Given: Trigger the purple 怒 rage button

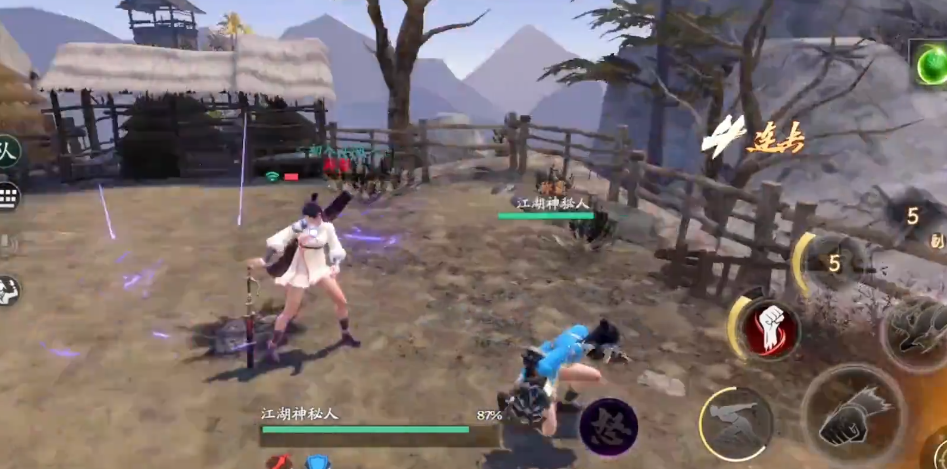Looking at the screenshot, I should (608, 427).
